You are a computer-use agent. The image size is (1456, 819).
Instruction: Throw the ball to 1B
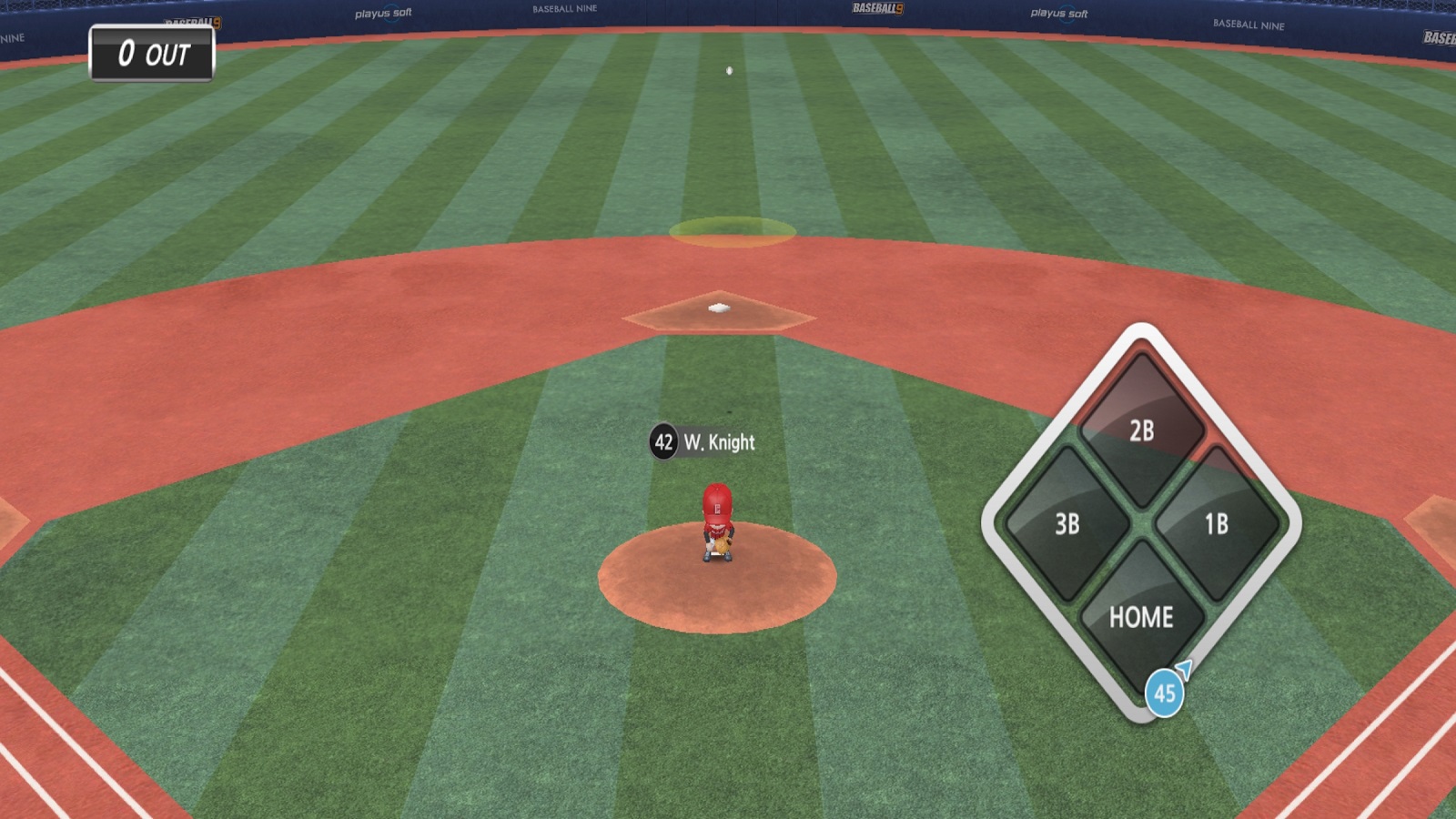(1216, 523)
